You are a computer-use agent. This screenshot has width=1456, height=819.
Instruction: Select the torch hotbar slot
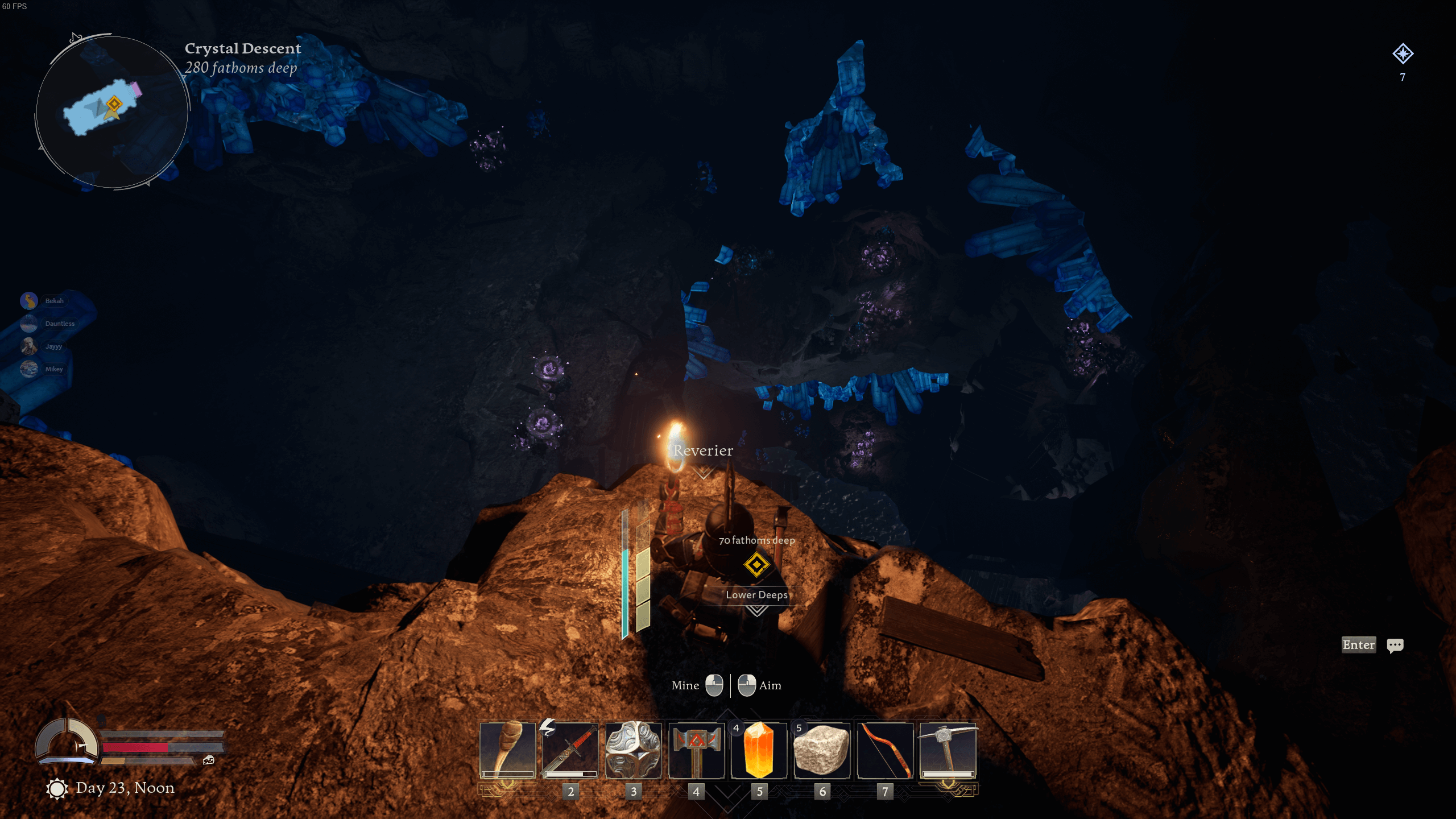[x=507, y=750]
